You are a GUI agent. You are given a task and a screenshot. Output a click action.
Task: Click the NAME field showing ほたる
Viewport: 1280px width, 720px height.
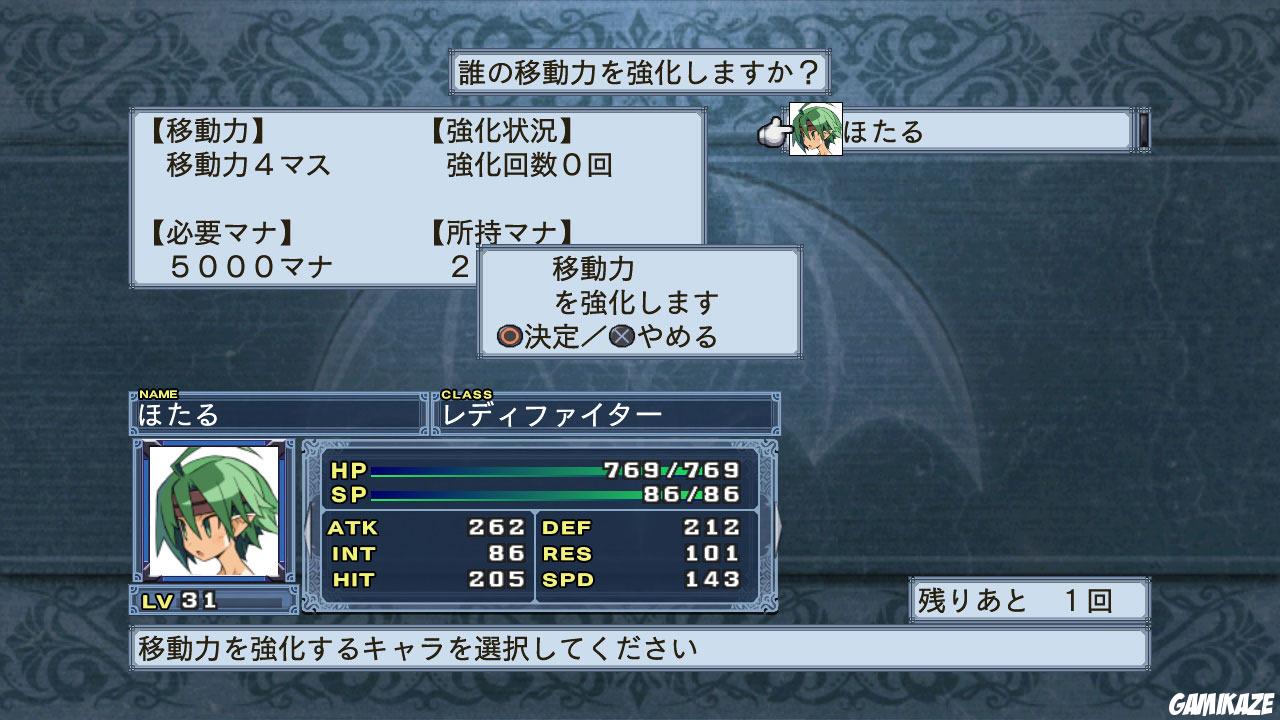tap(275, 414)
